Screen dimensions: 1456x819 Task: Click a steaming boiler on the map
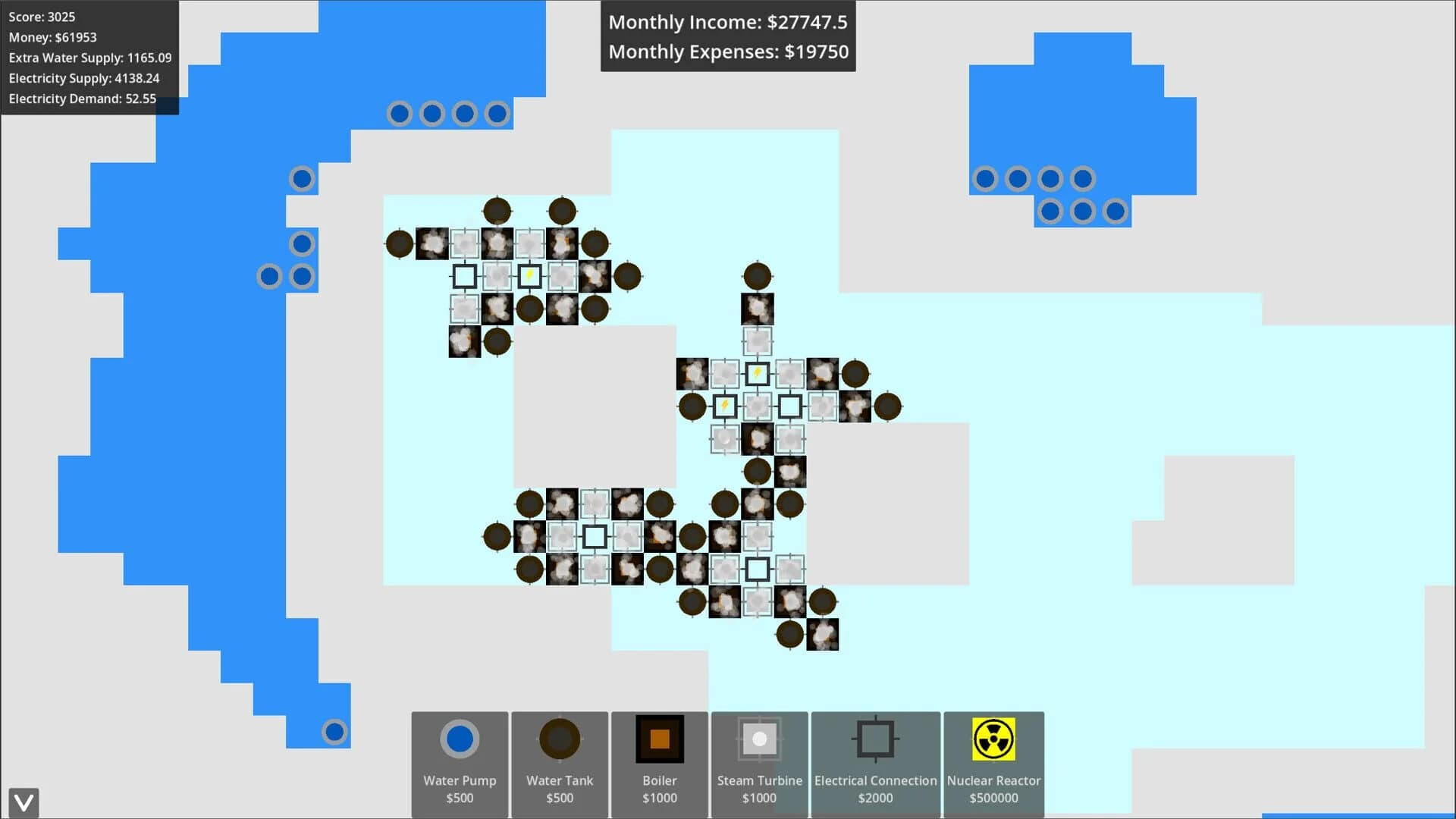point(434,243)
